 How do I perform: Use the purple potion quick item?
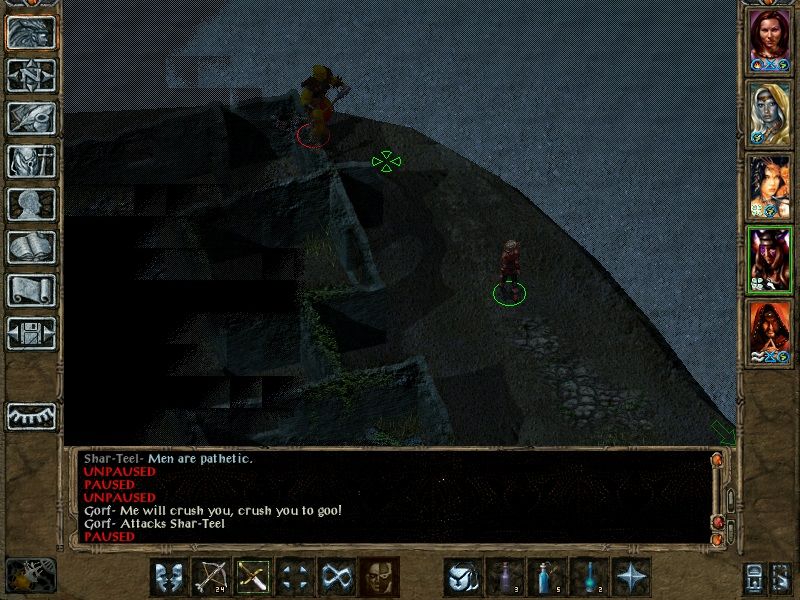(x=505, y=577)
